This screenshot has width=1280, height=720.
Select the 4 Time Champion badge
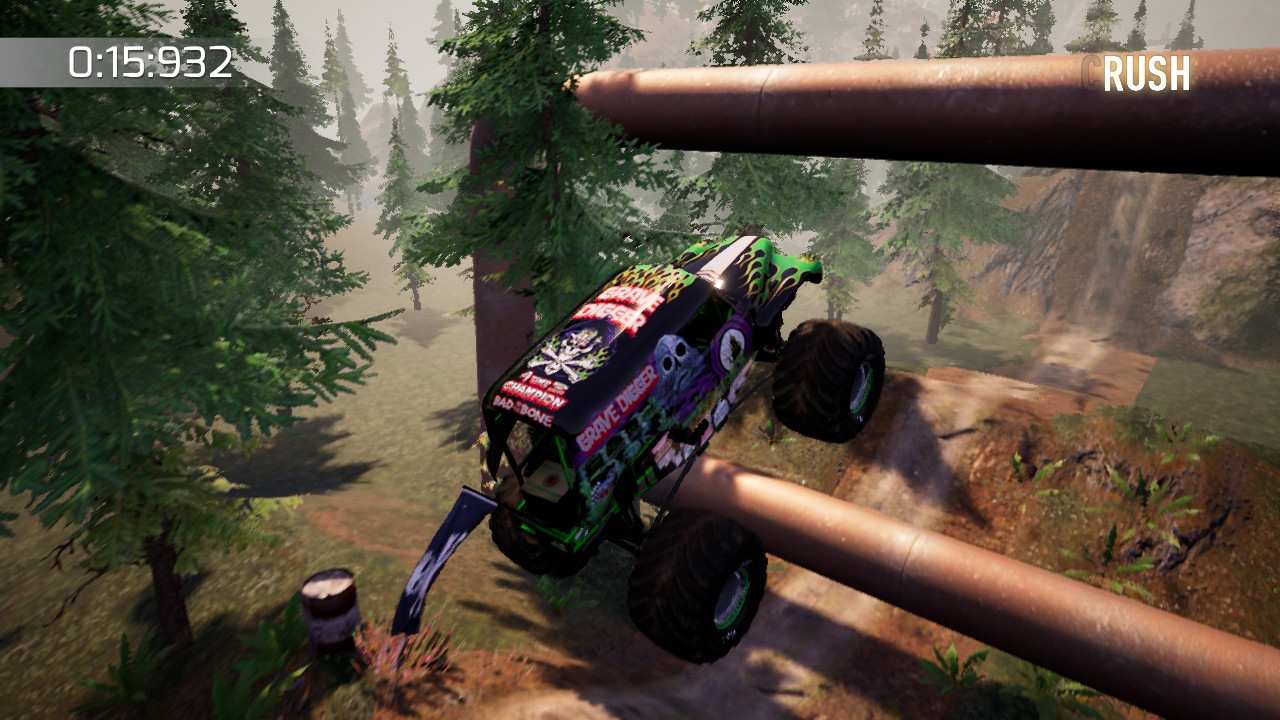(540, 388)
